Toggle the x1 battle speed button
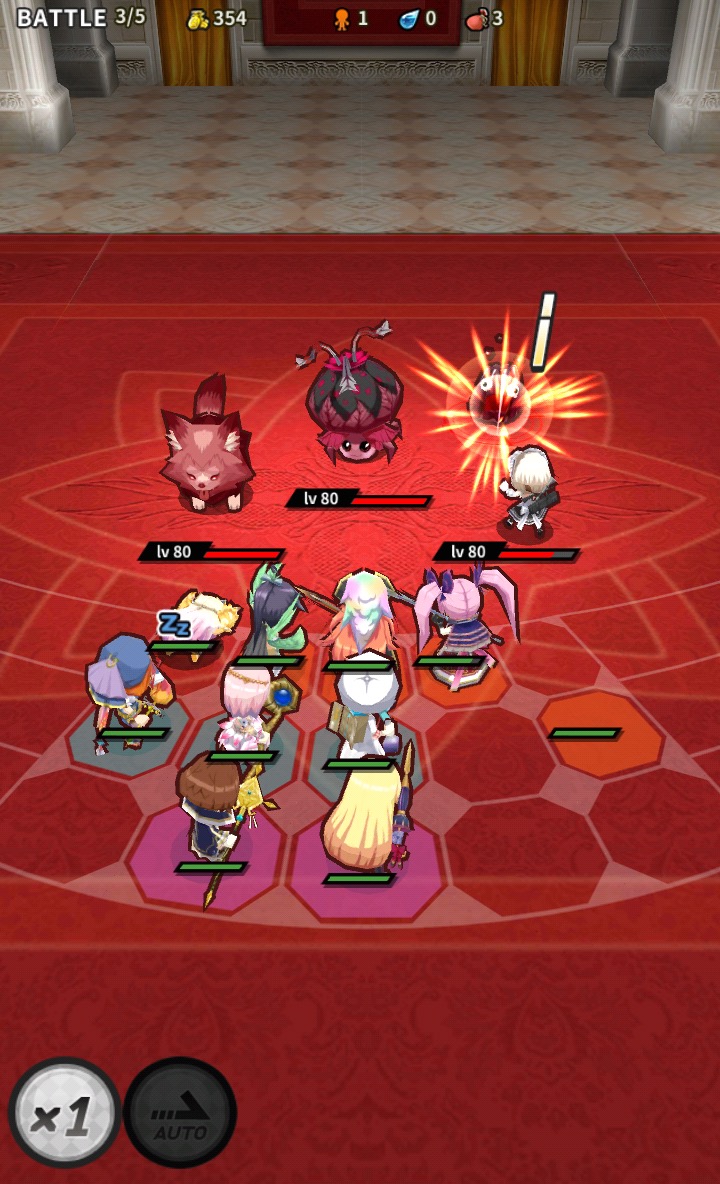The height and width of the screenshot is (1184, 720). (64, 1114)
